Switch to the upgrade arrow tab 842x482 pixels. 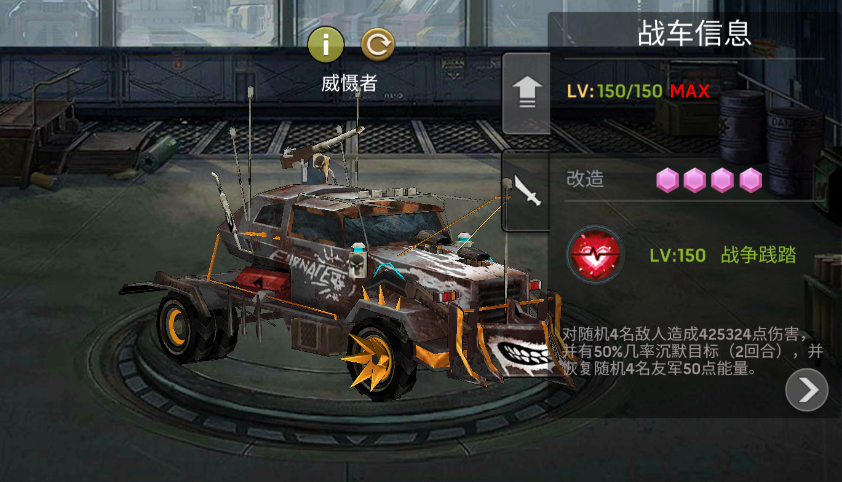coord(526,94)
